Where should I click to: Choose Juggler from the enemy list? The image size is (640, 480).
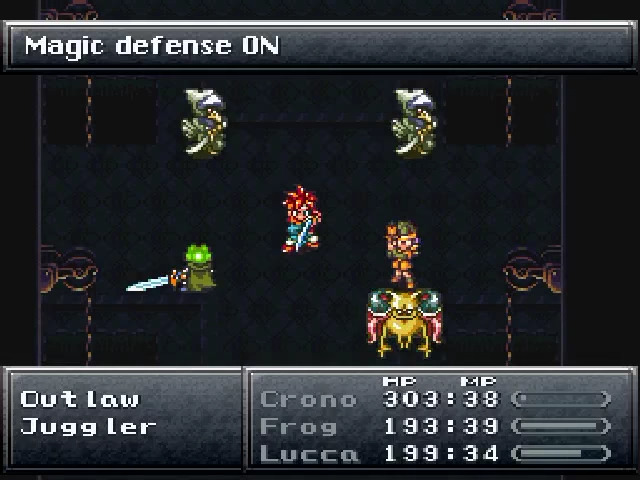[89, 426]
